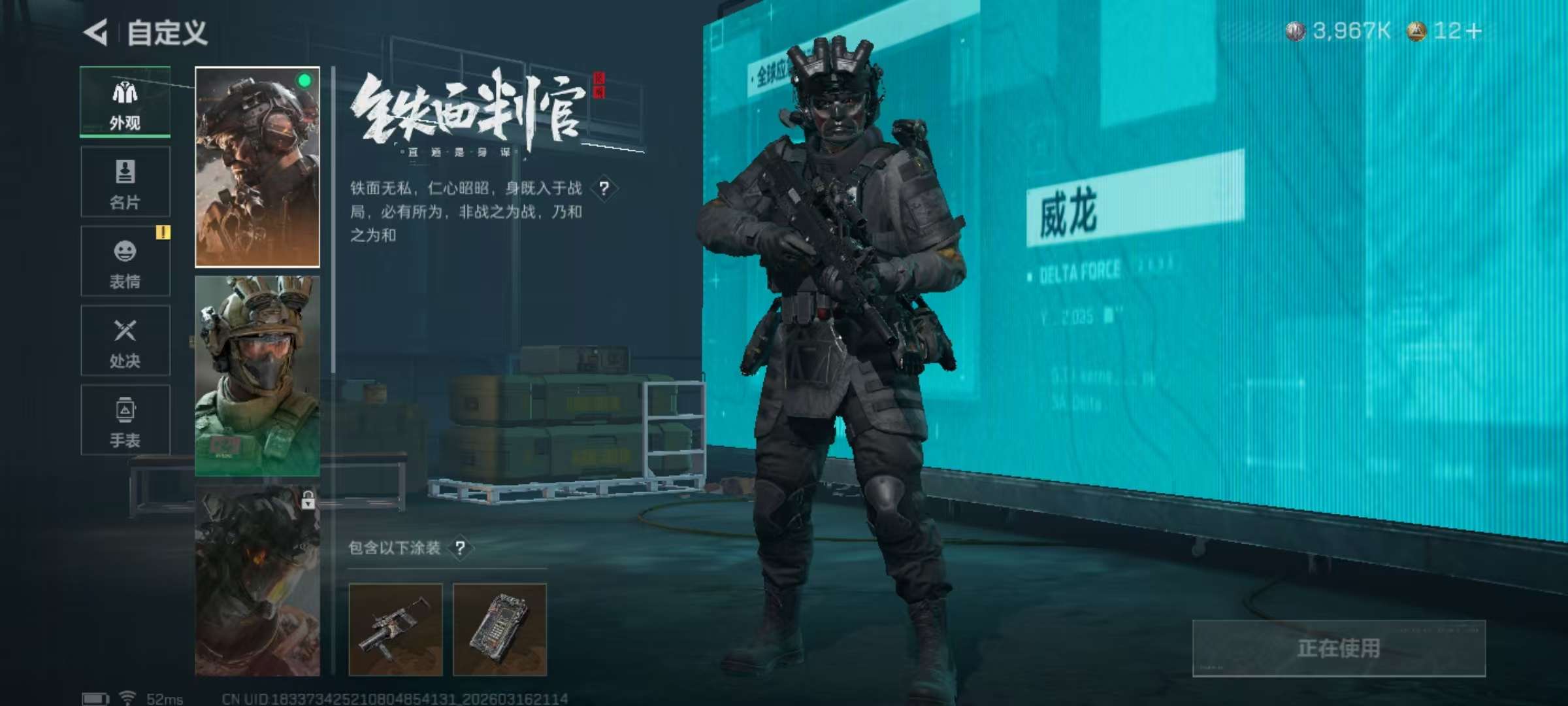Select the 外观 appearance tab
The width and height of the screenshot is (1568, 706).
point(124,103)
